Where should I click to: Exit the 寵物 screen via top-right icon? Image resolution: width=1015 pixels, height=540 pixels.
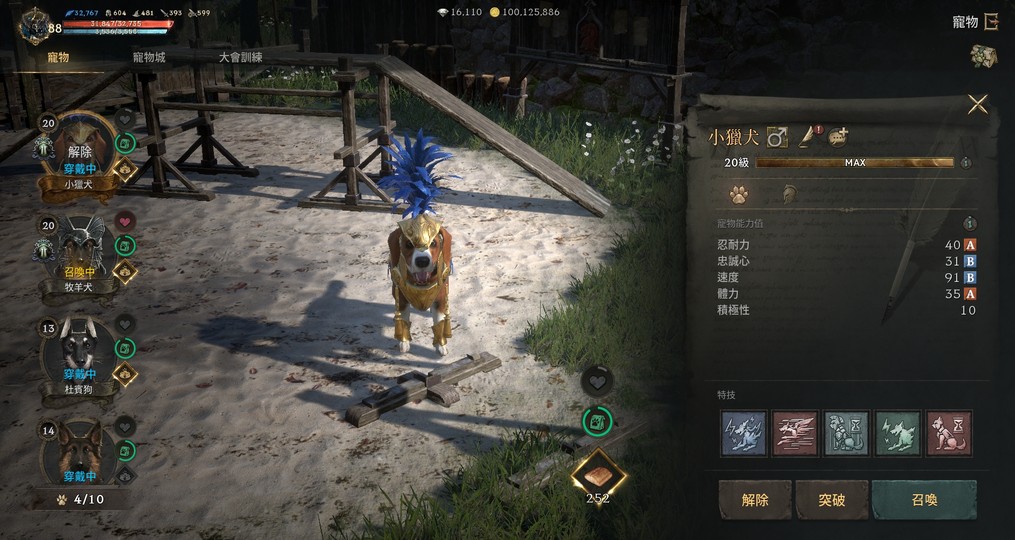pos(990,21)
